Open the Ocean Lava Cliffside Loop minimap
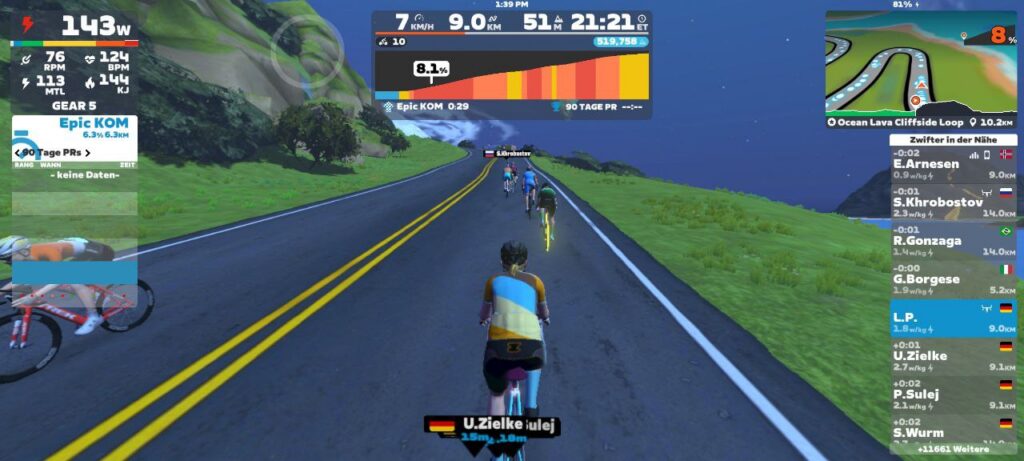The height and width of the screenshot is (461, 1024). click(x=919, y=63)
